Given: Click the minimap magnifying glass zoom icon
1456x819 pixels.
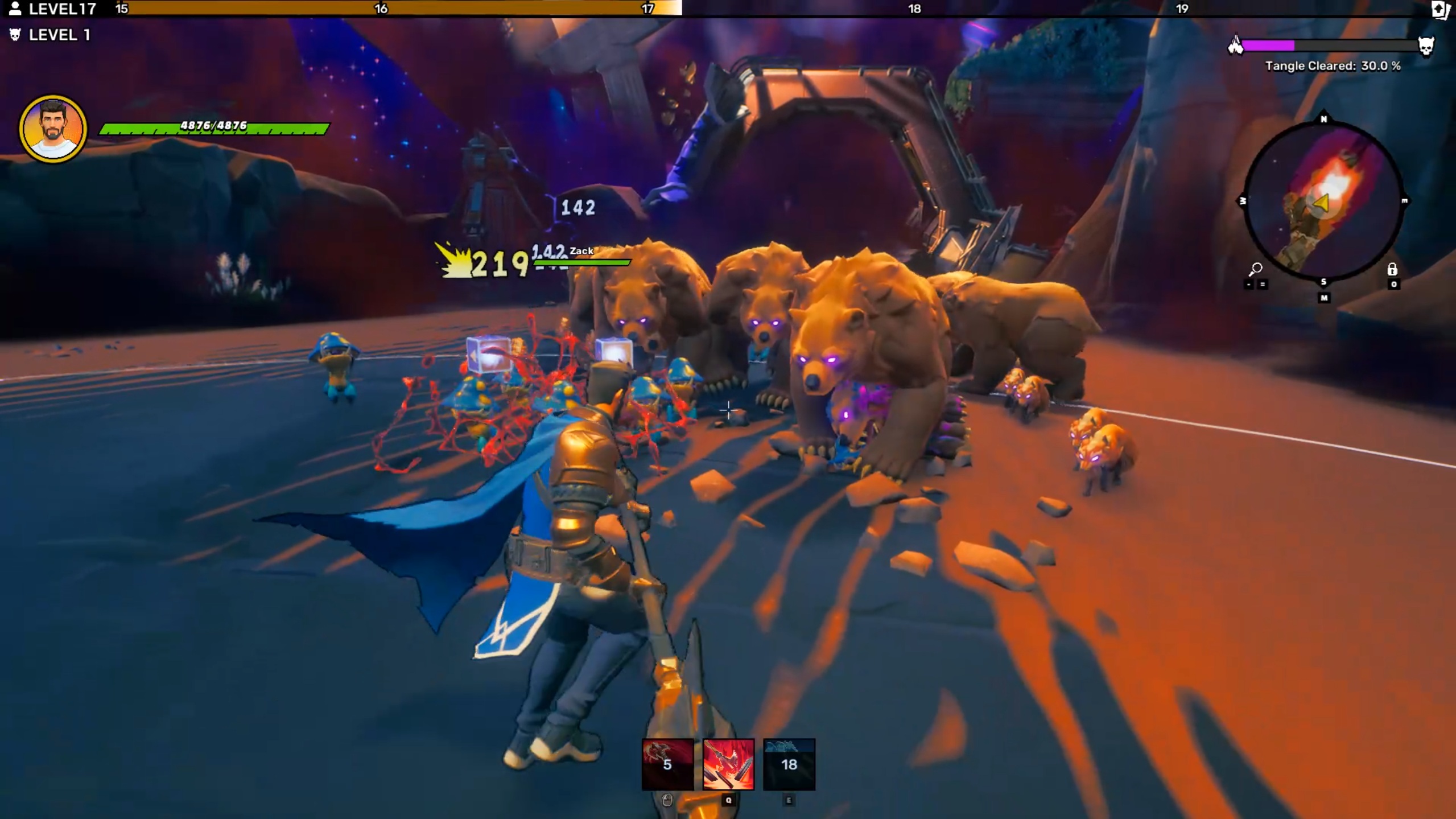Looking at the screenshot, I should click(x=1255, y=269).
